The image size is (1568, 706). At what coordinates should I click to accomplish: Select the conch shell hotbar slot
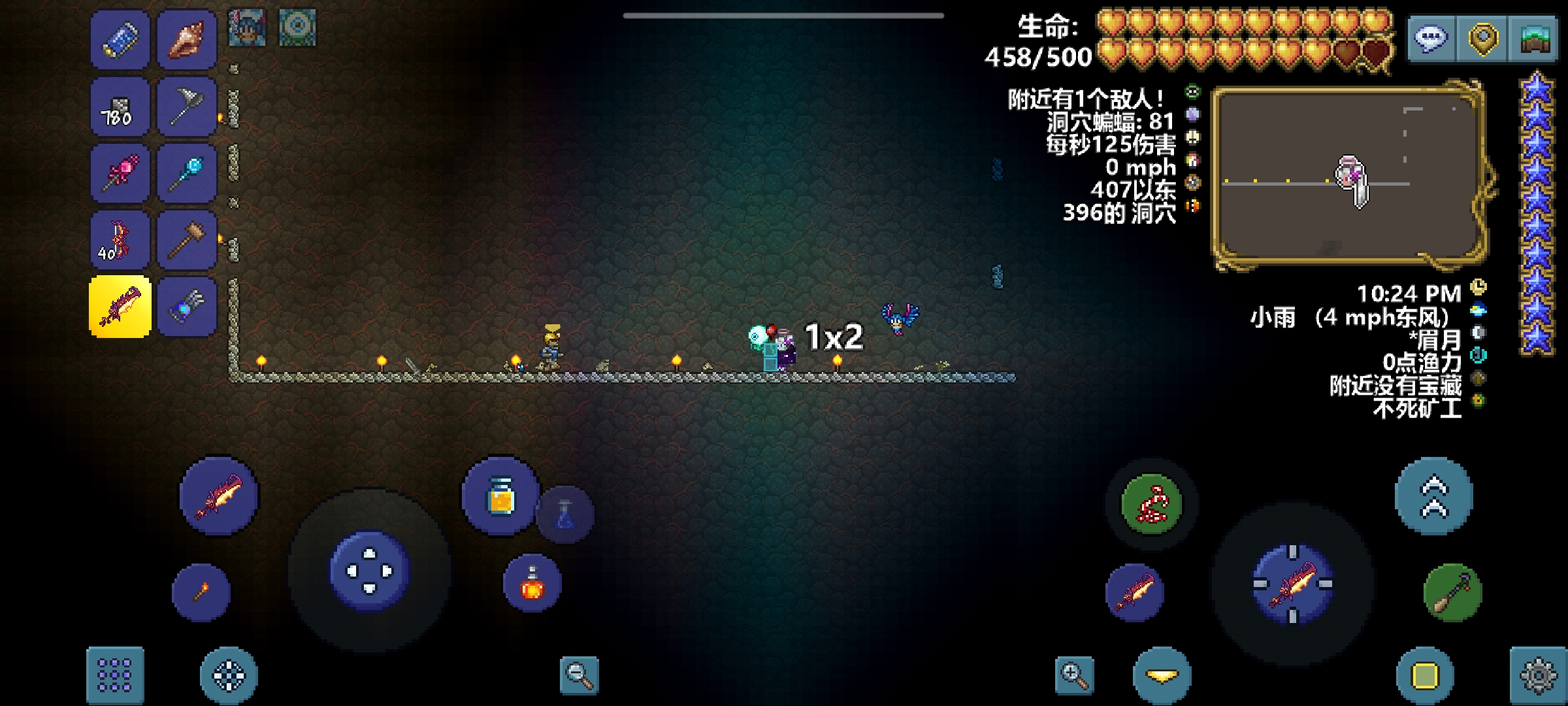187,41
